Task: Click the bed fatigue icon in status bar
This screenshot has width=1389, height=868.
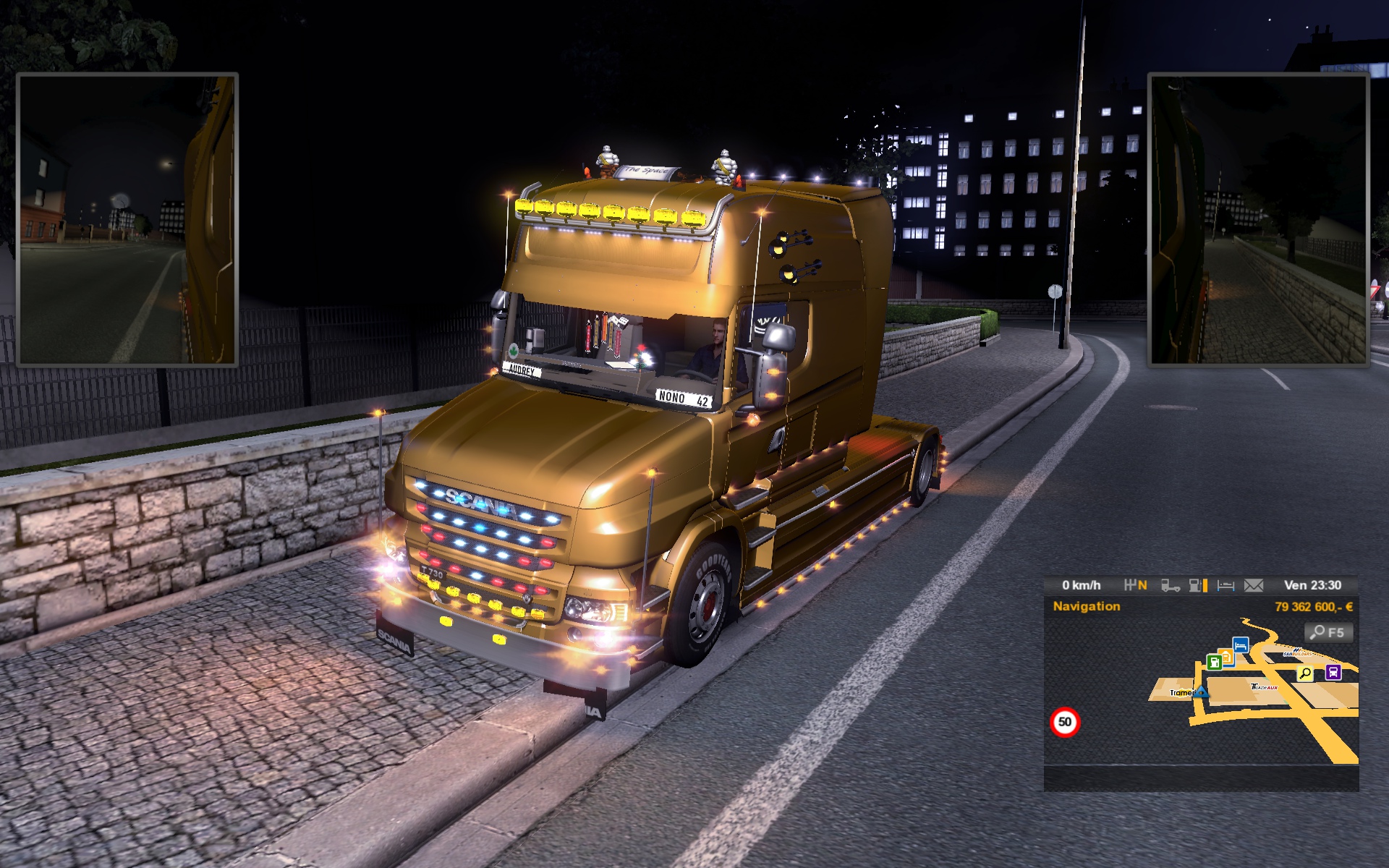Action: tap(1226, 585)
